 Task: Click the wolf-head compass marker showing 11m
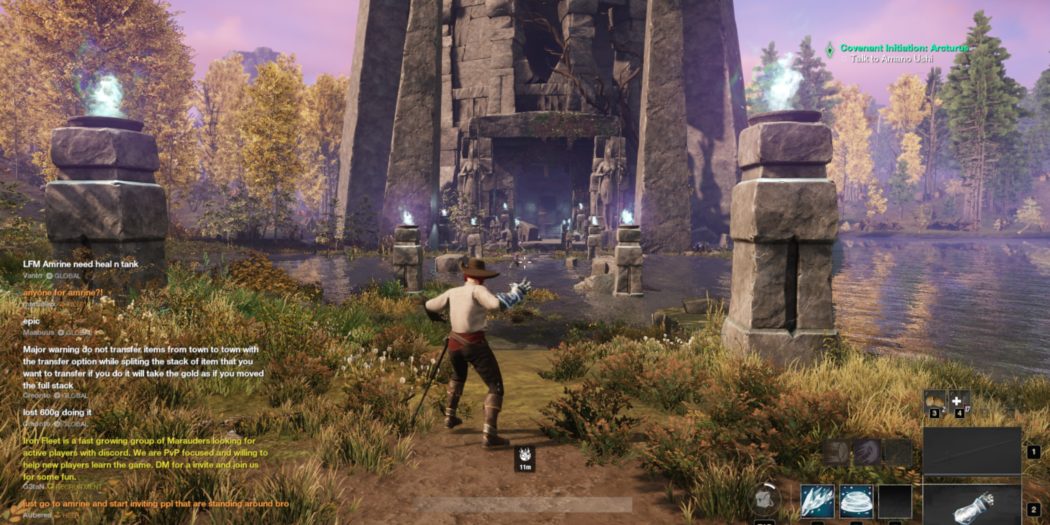pos(524,458)
